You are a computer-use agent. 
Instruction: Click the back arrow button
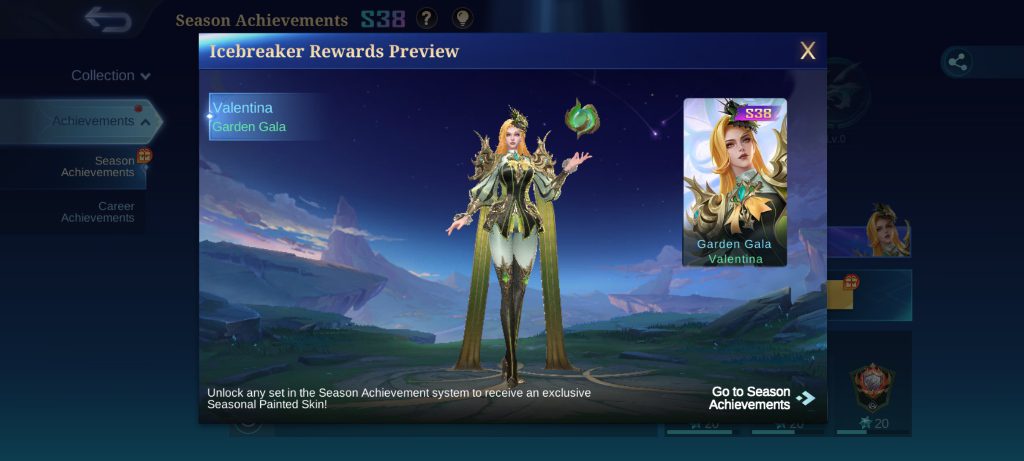point(108,19)
